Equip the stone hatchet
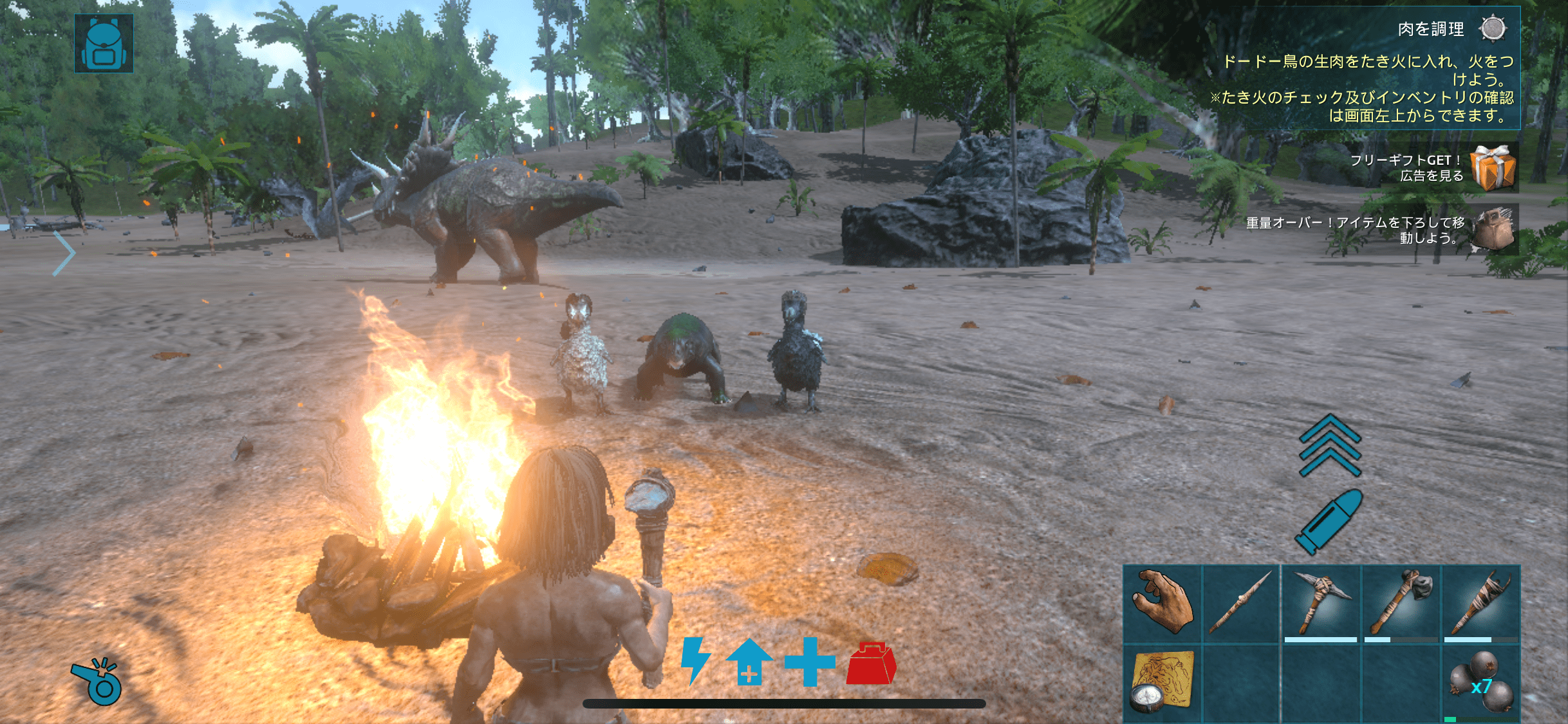This screenshot has width=1568, height=724. pyautogui.click(x=1401, y=604)
